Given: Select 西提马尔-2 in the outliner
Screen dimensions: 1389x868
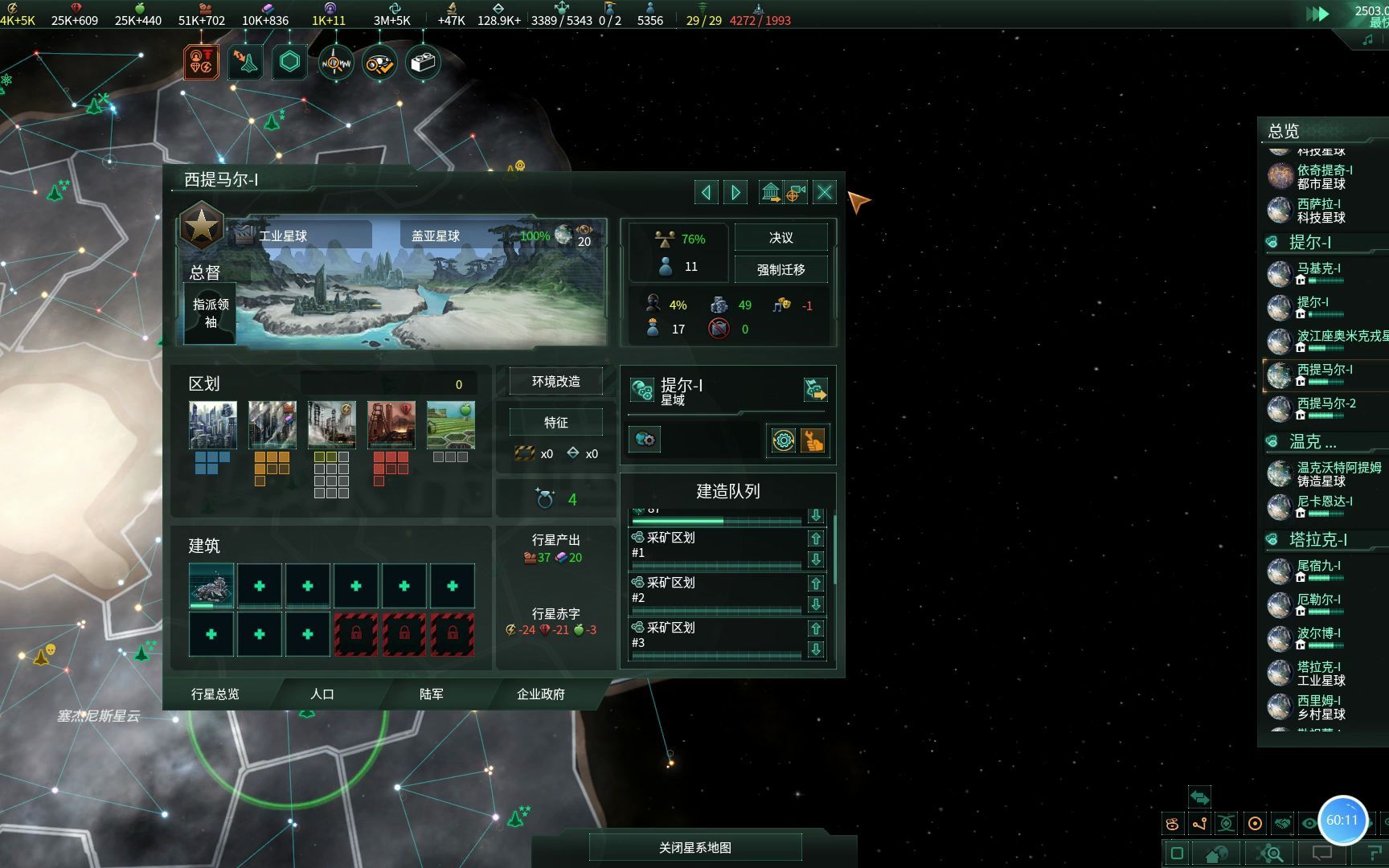Looking at the screenshot, I should 1326,403.
